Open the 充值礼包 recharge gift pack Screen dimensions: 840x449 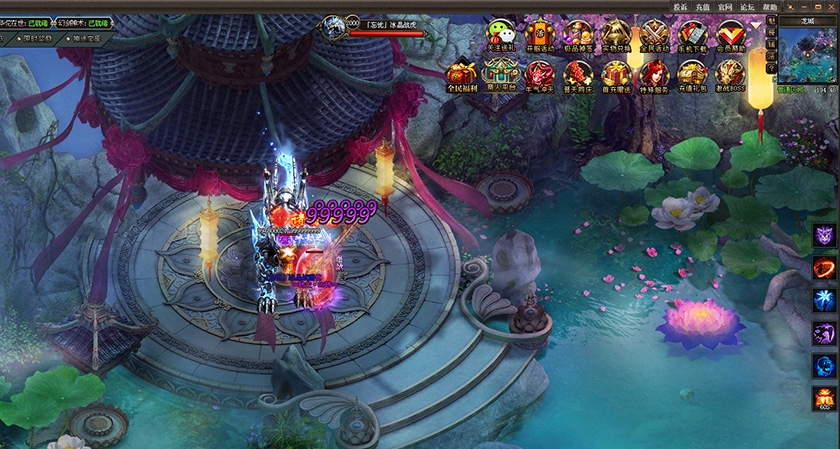(x=692, y=74)
